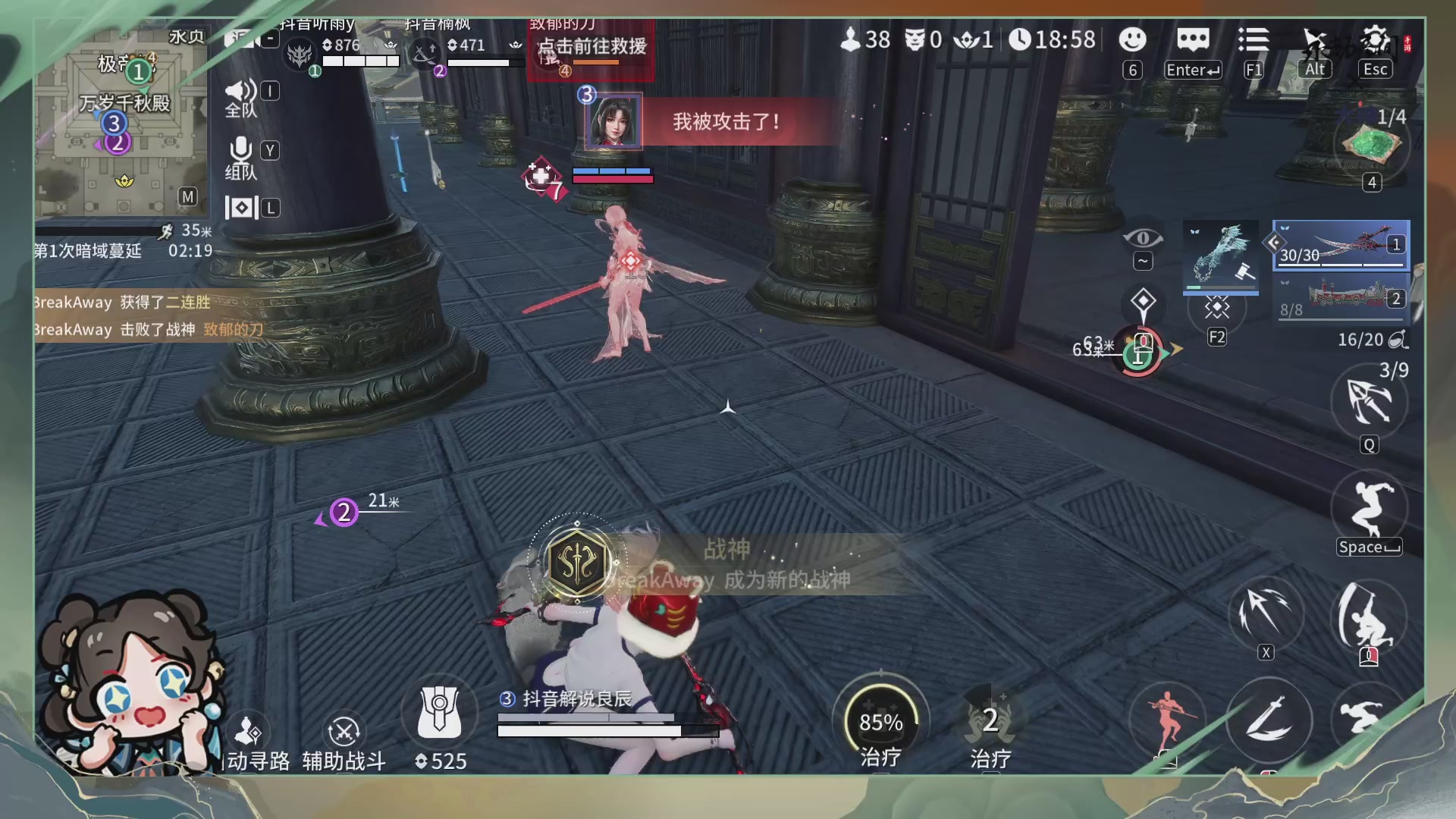Mute the 全队 team voice channel

coord(241,91)
